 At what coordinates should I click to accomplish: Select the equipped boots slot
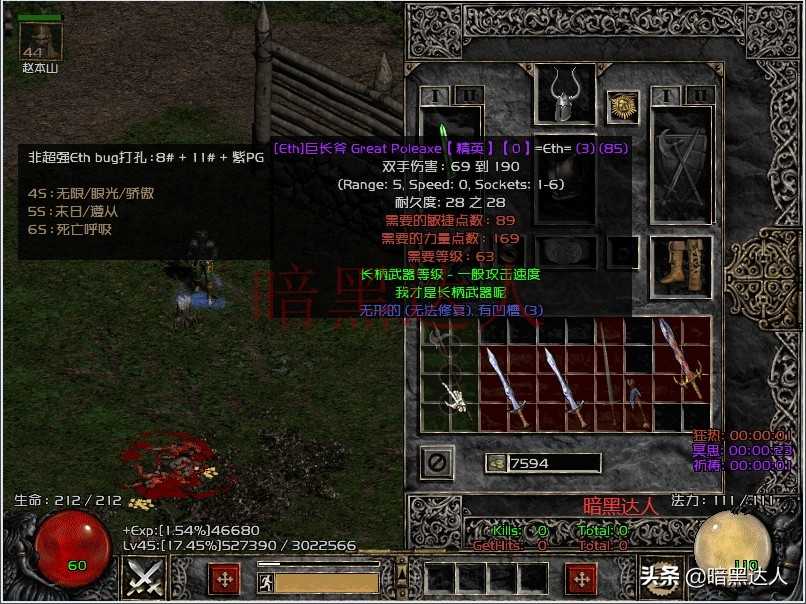[x=680, y=268]
